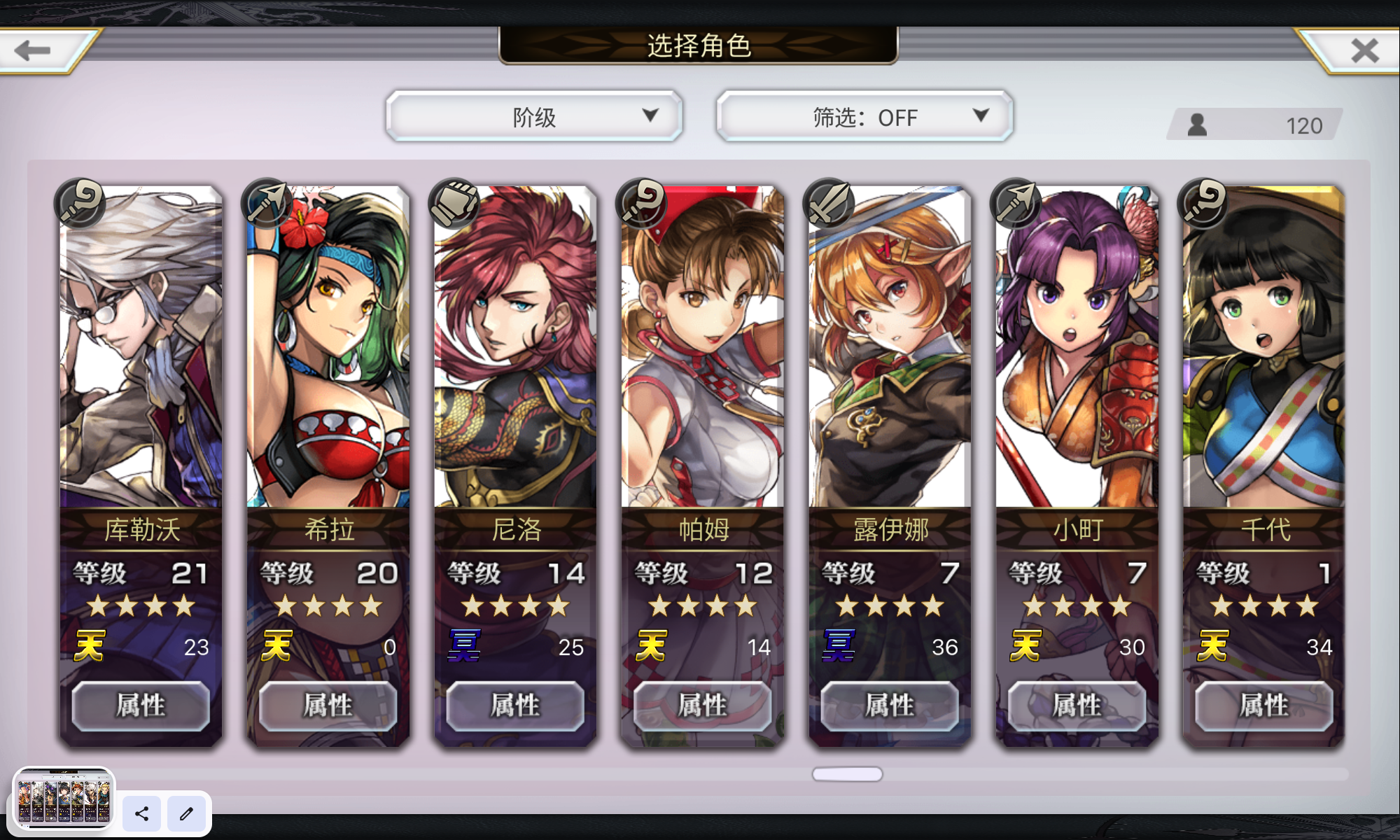Expand the 筛选 filter dropdown arrow

click(980, 116)
